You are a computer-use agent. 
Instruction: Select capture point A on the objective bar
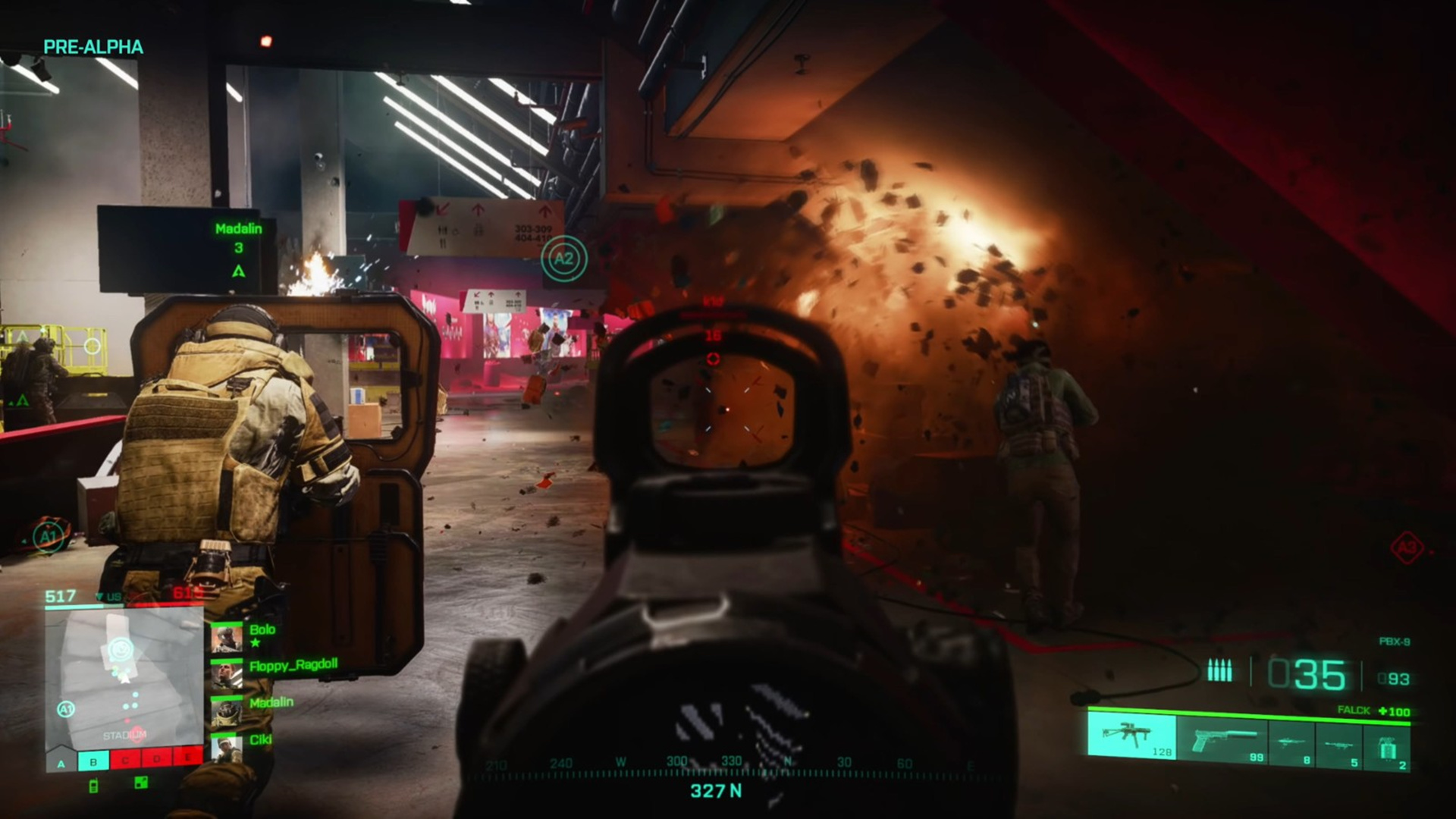(x=61, y=761)
